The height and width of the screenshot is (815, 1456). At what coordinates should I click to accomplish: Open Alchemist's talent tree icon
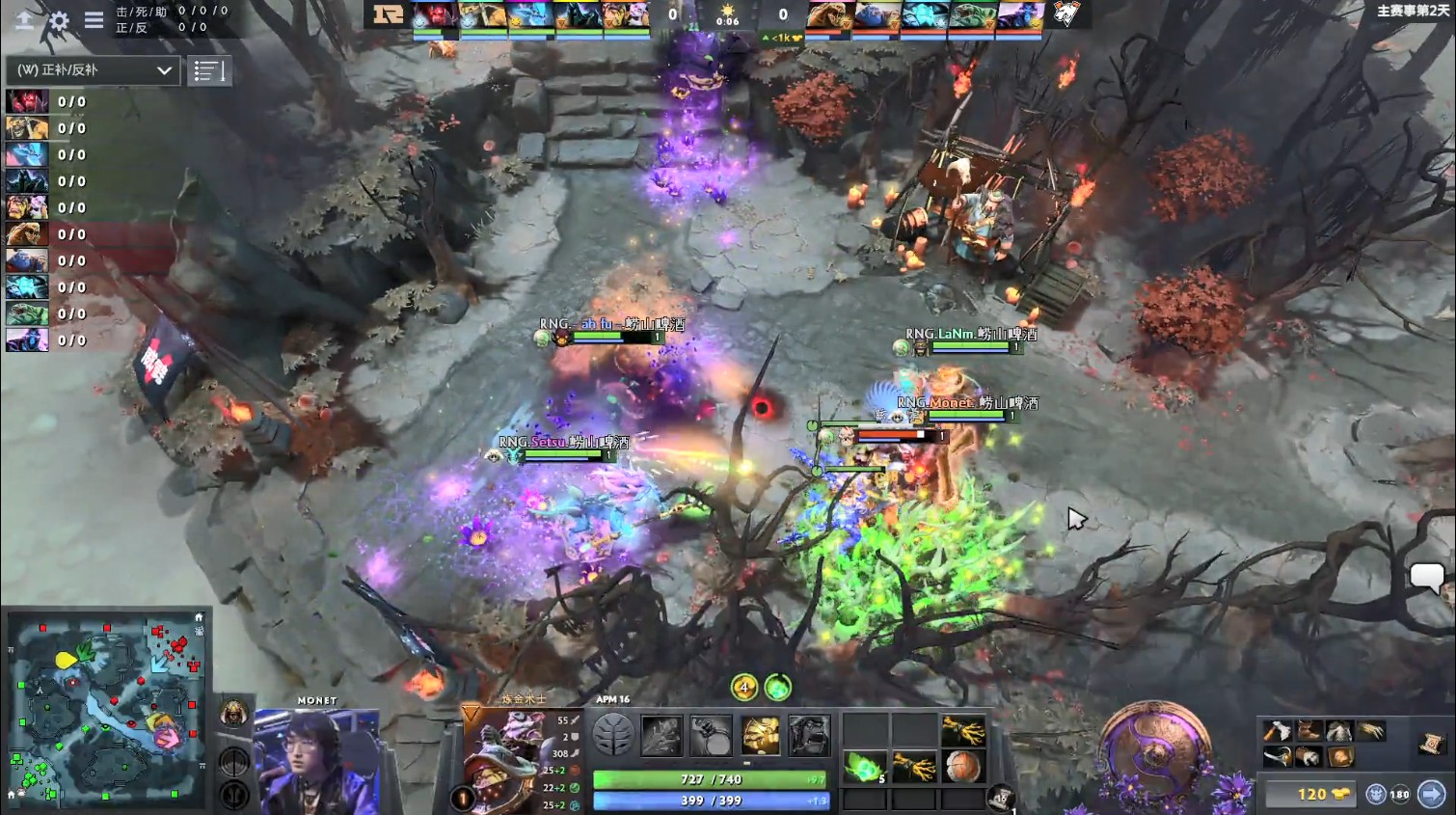(x=615, y=732)
